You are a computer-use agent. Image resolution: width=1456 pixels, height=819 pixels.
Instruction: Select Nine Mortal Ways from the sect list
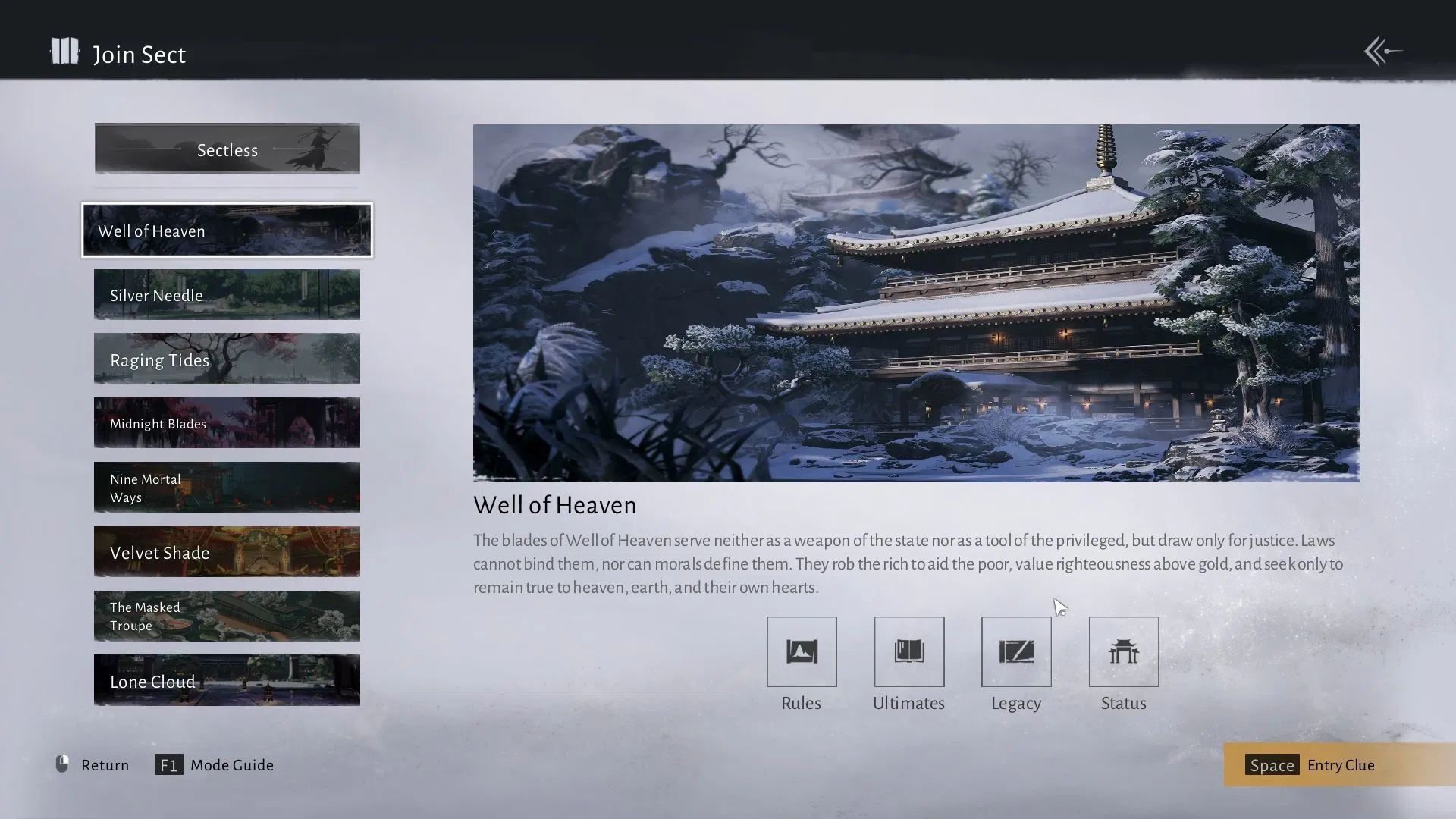(x=227, y=488)
